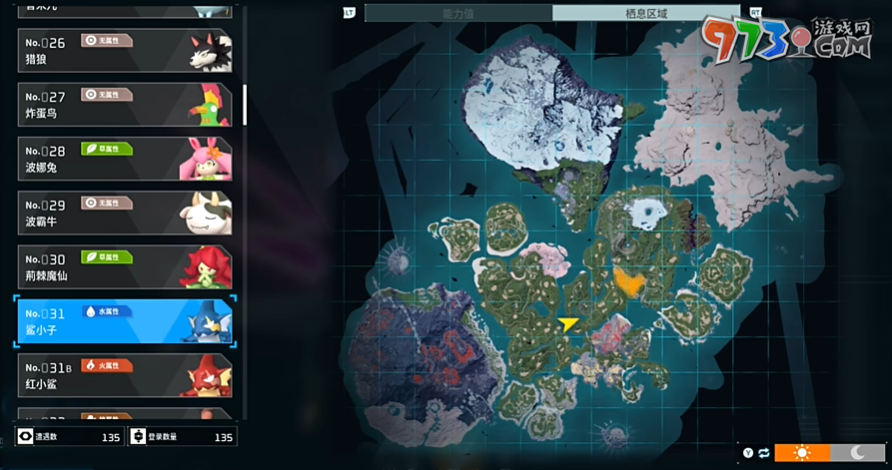Select the highlighted No.031 鲨小子 entry
Screen dimensions: 892x470
[x=125, y=320]
